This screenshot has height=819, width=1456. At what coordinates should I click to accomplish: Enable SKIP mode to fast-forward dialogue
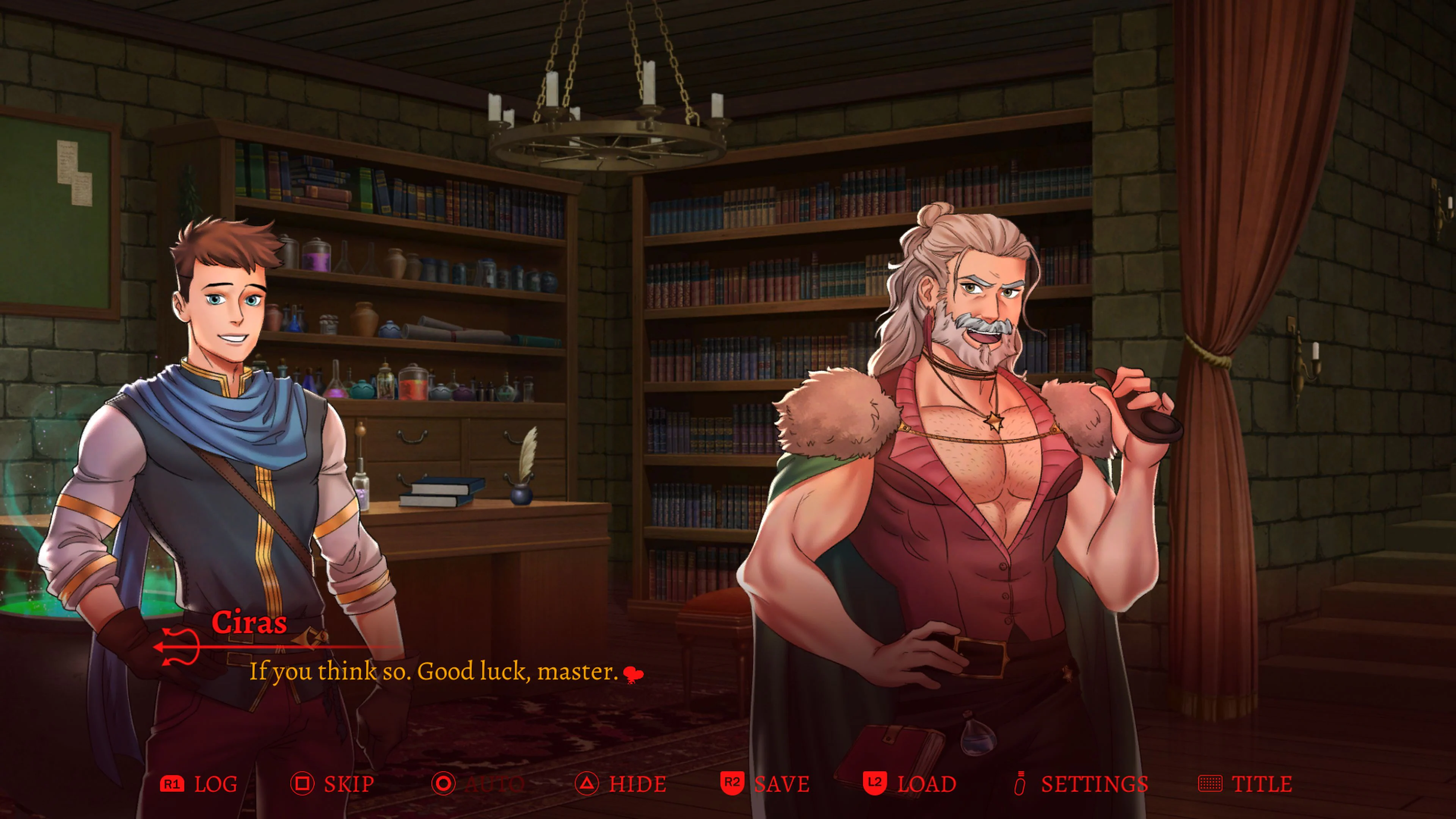[x=349, y=784]
